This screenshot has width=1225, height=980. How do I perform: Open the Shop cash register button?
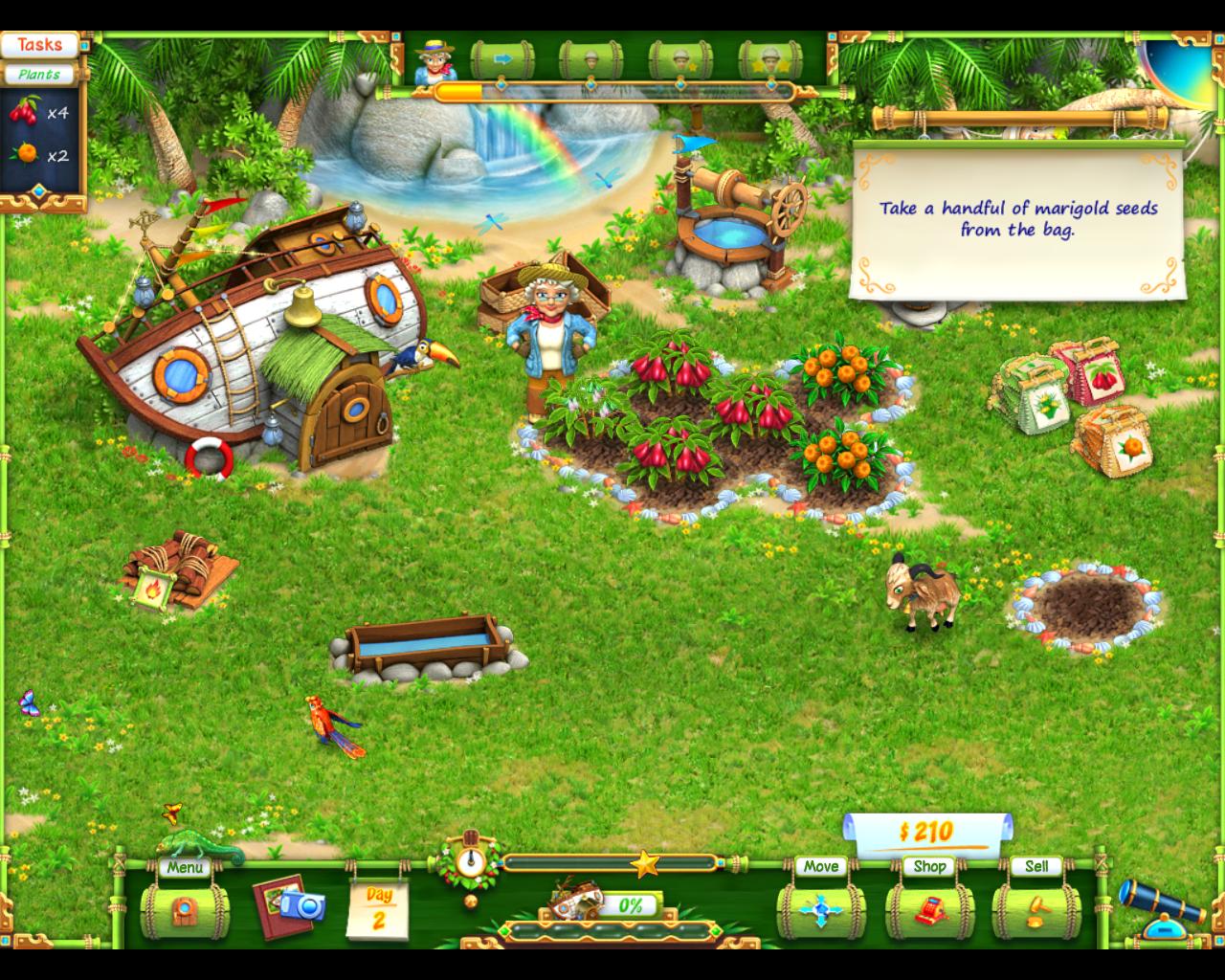click(928, 910)
